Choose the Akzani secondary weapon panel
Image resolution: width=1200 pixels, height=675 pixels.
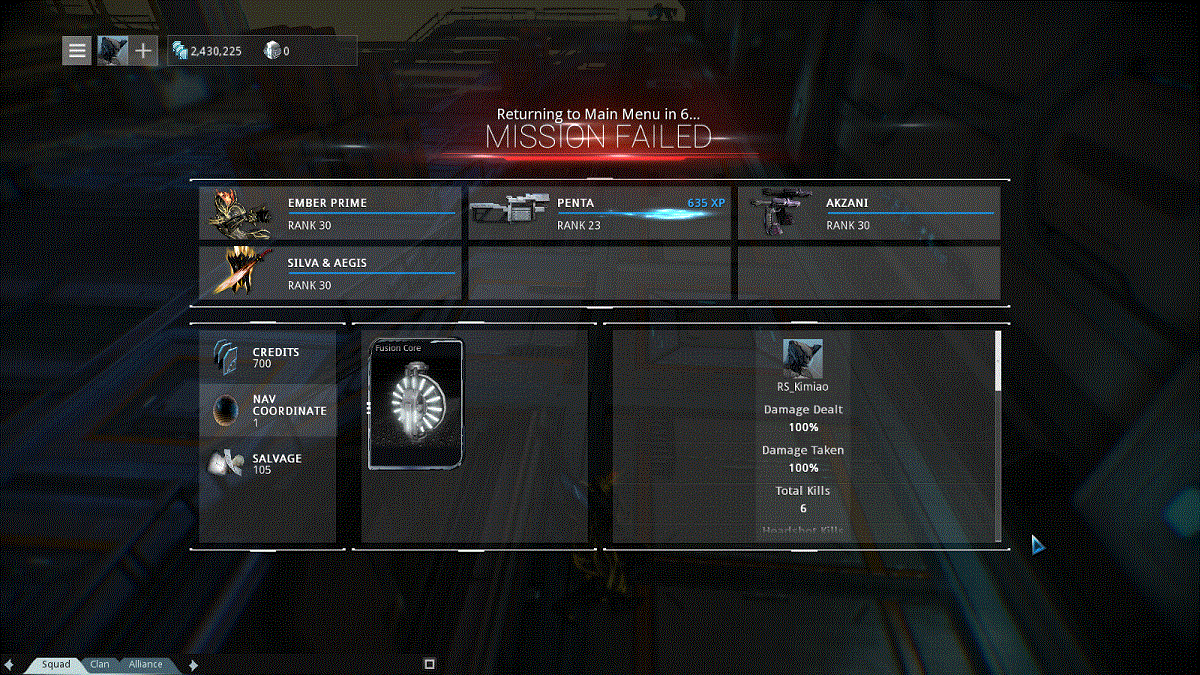point(868,213)
